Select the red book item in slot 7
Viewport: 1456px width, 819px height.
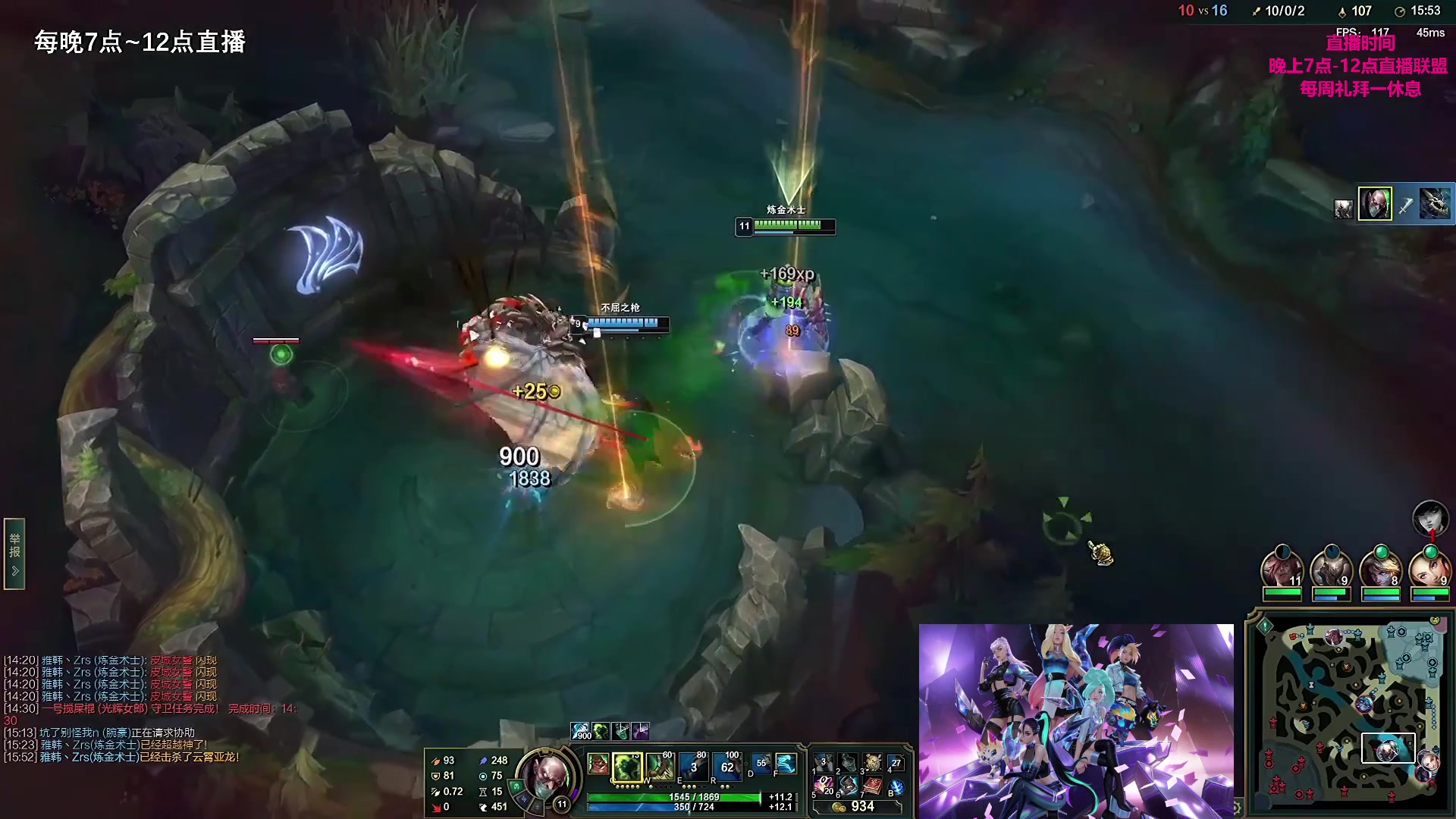(872, 786)
